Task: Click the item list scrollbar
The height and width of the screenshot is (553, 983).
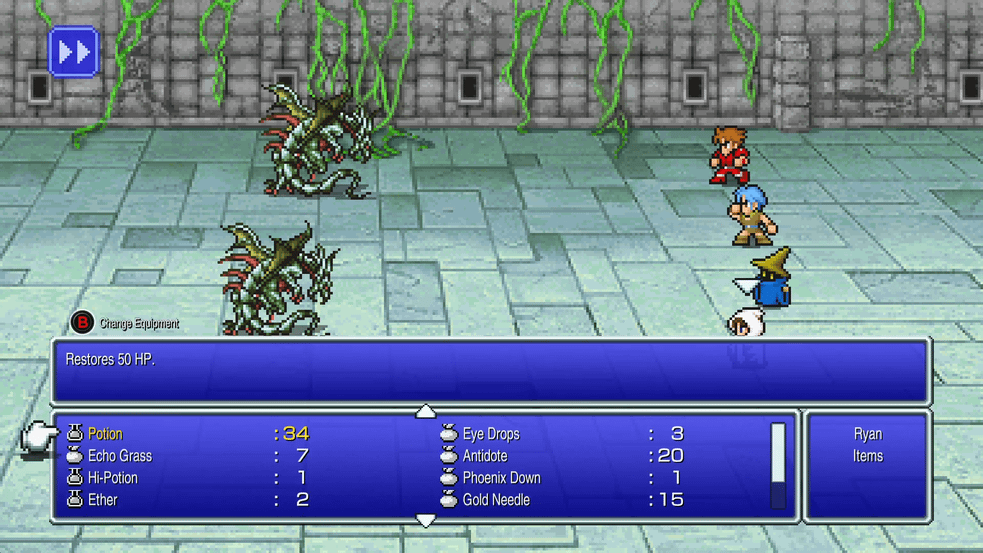Action: tap(778, 466)
